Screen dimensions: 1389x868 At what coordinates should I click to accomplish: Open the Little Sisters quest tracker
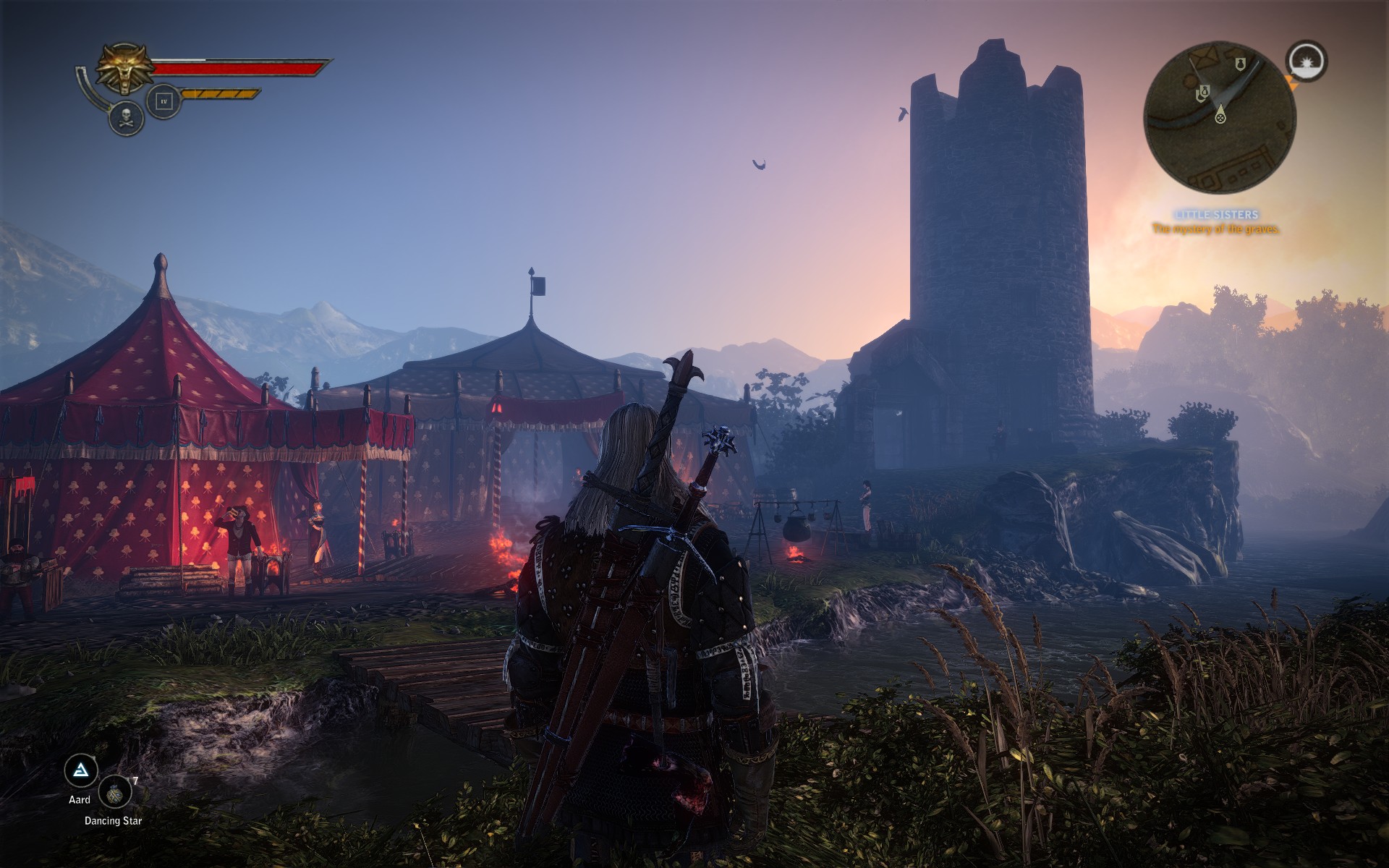(1216, 215)
